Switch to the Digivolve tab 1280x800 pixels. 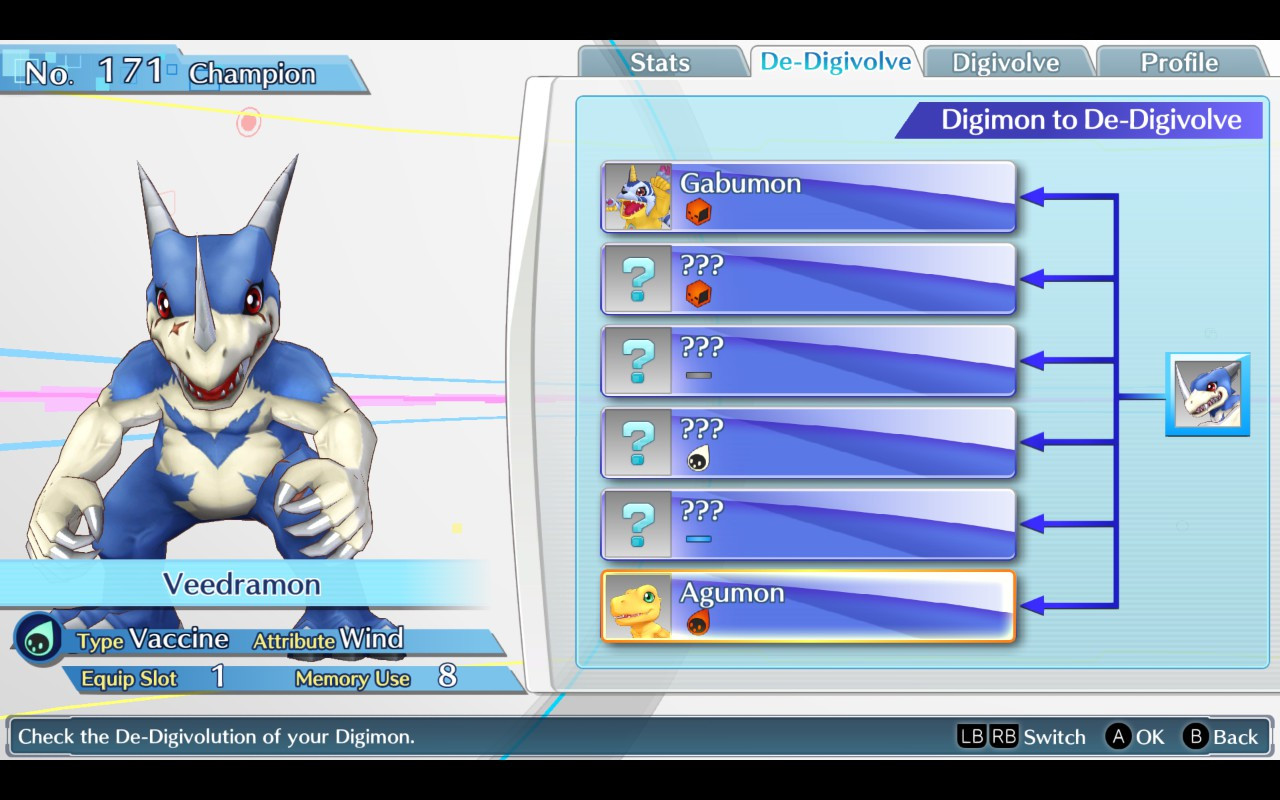[x=1005, y=62]
